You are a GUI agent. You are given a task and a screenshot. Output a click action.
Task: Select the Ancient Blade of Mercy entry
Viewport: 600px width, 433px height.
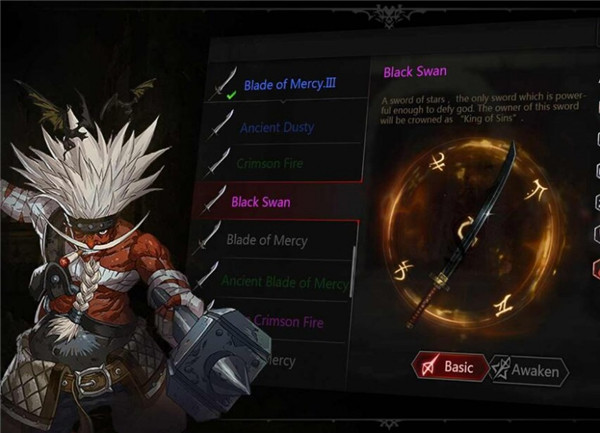pyautogui.click(x=283, y=283)
